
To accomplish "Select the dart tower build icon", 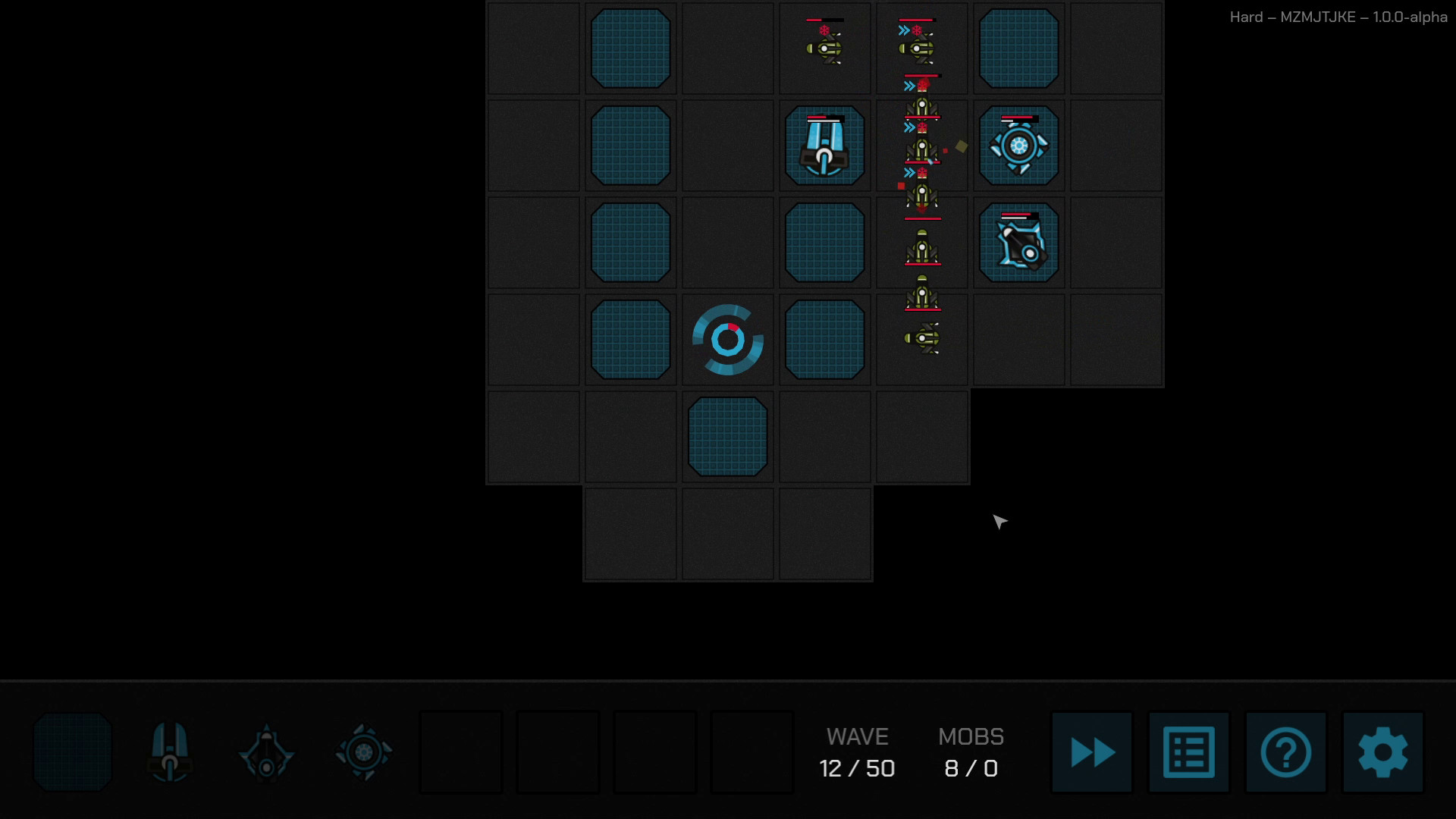I will tap(266, 752).
